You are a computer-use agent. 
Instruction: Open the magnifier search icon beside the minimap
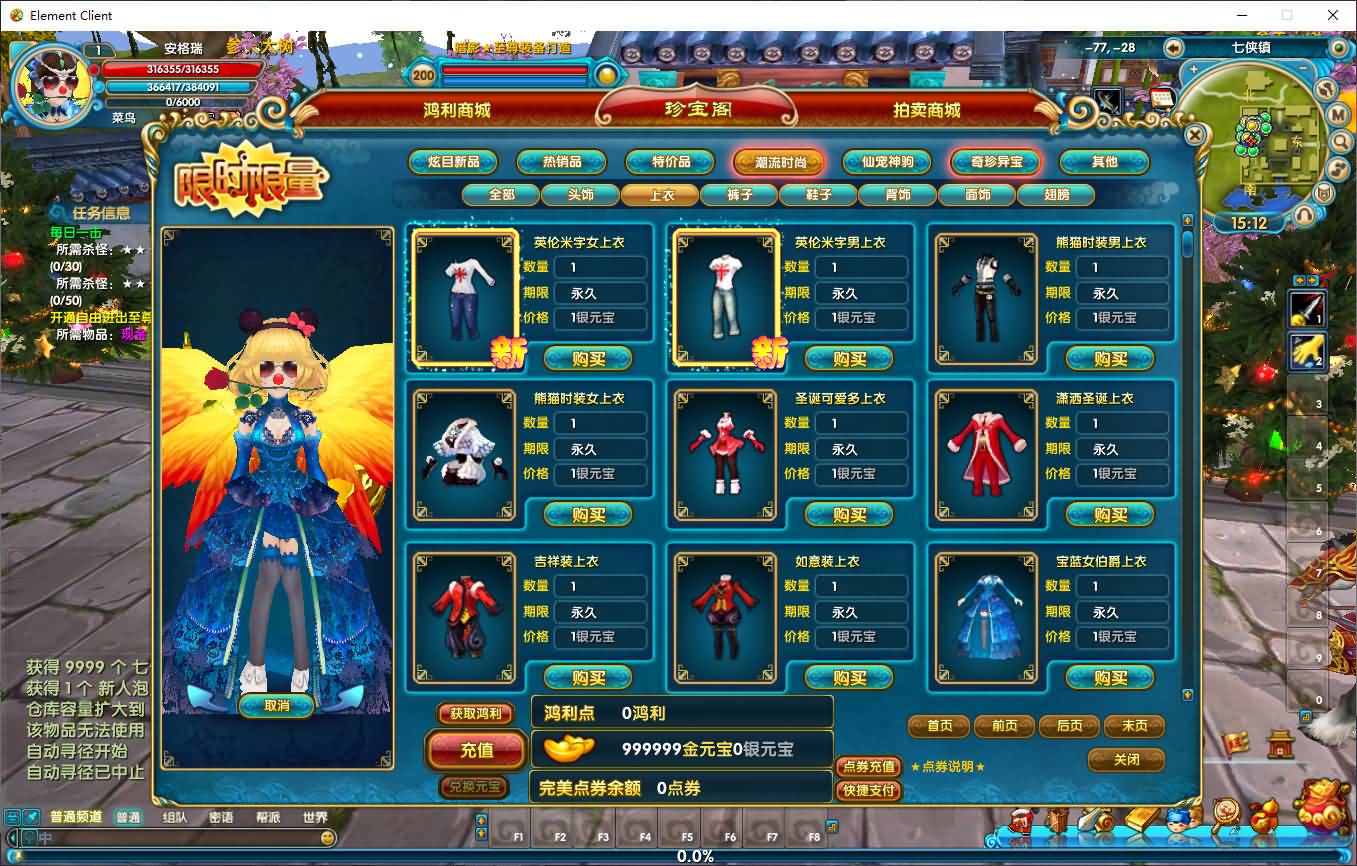[1340, 141]
